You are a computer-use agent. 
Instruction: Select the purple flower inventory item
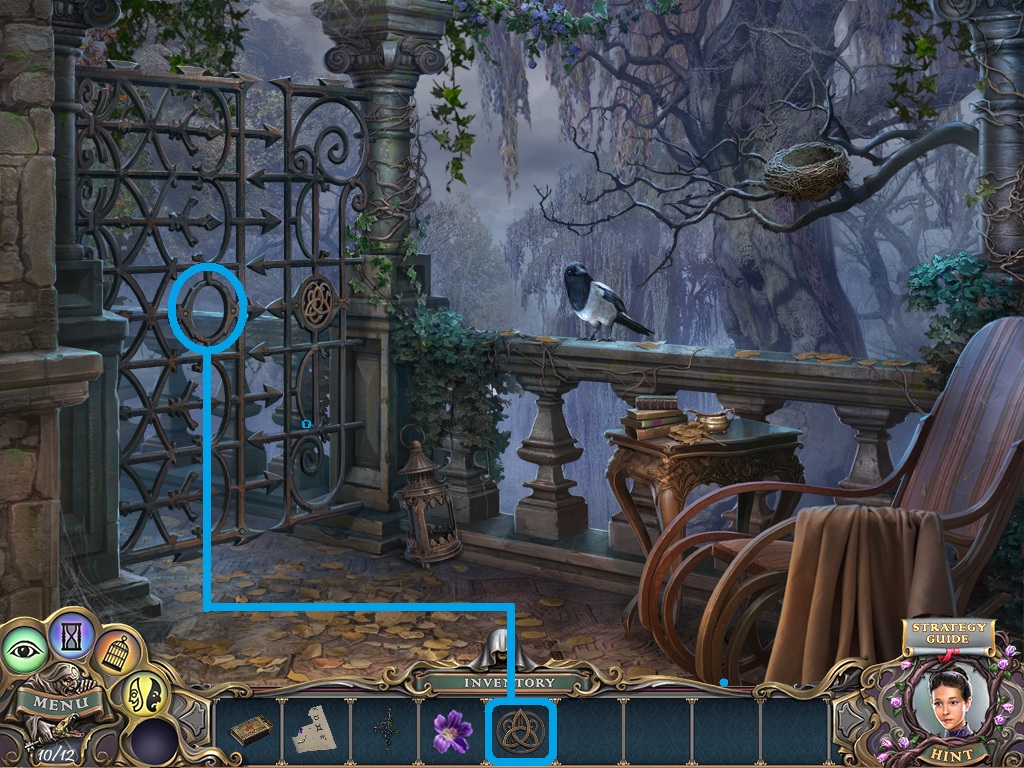point(452,732)
